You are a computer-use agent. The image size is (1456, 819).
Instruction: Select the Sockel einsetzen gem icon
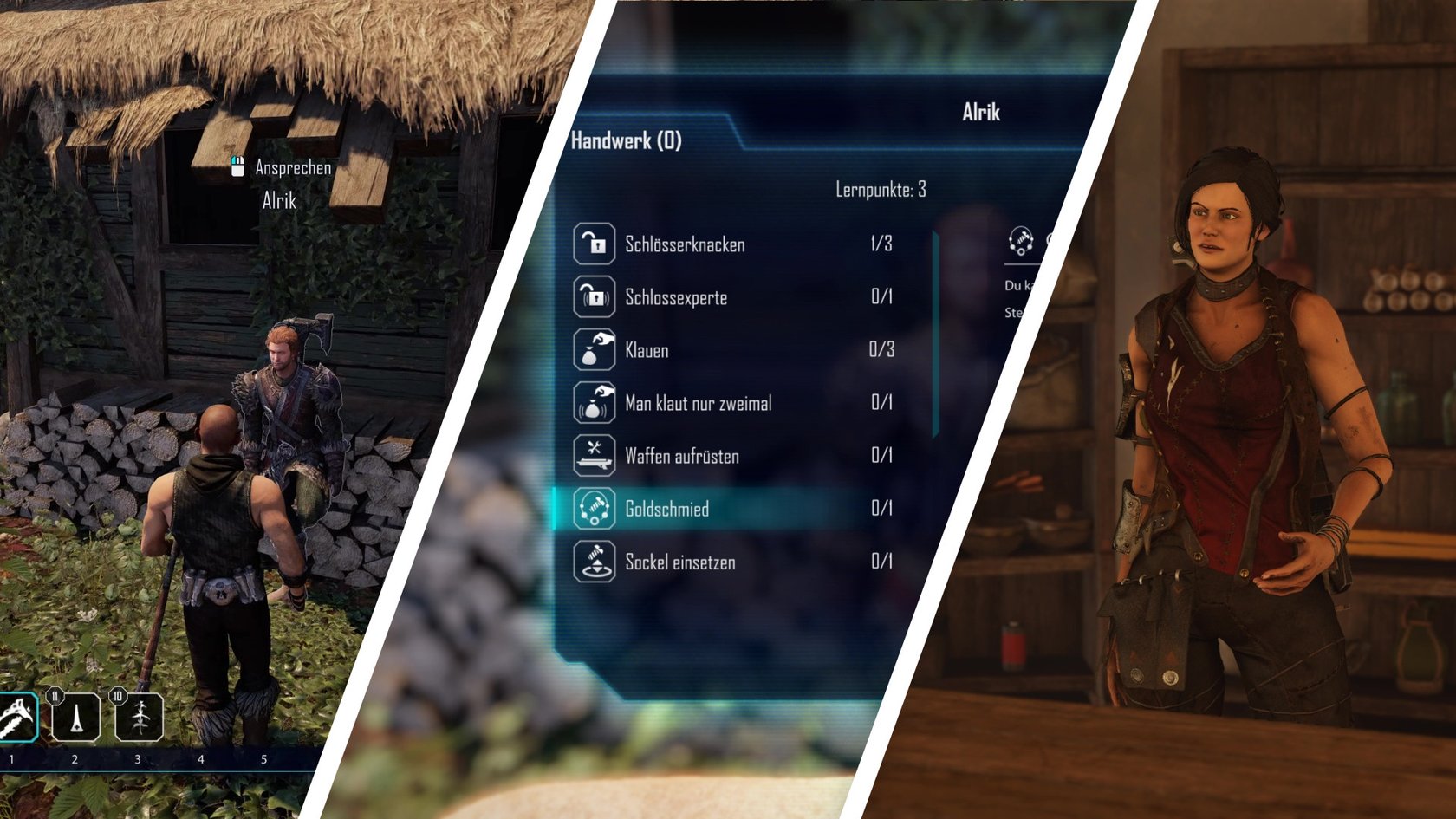(593, 562)
